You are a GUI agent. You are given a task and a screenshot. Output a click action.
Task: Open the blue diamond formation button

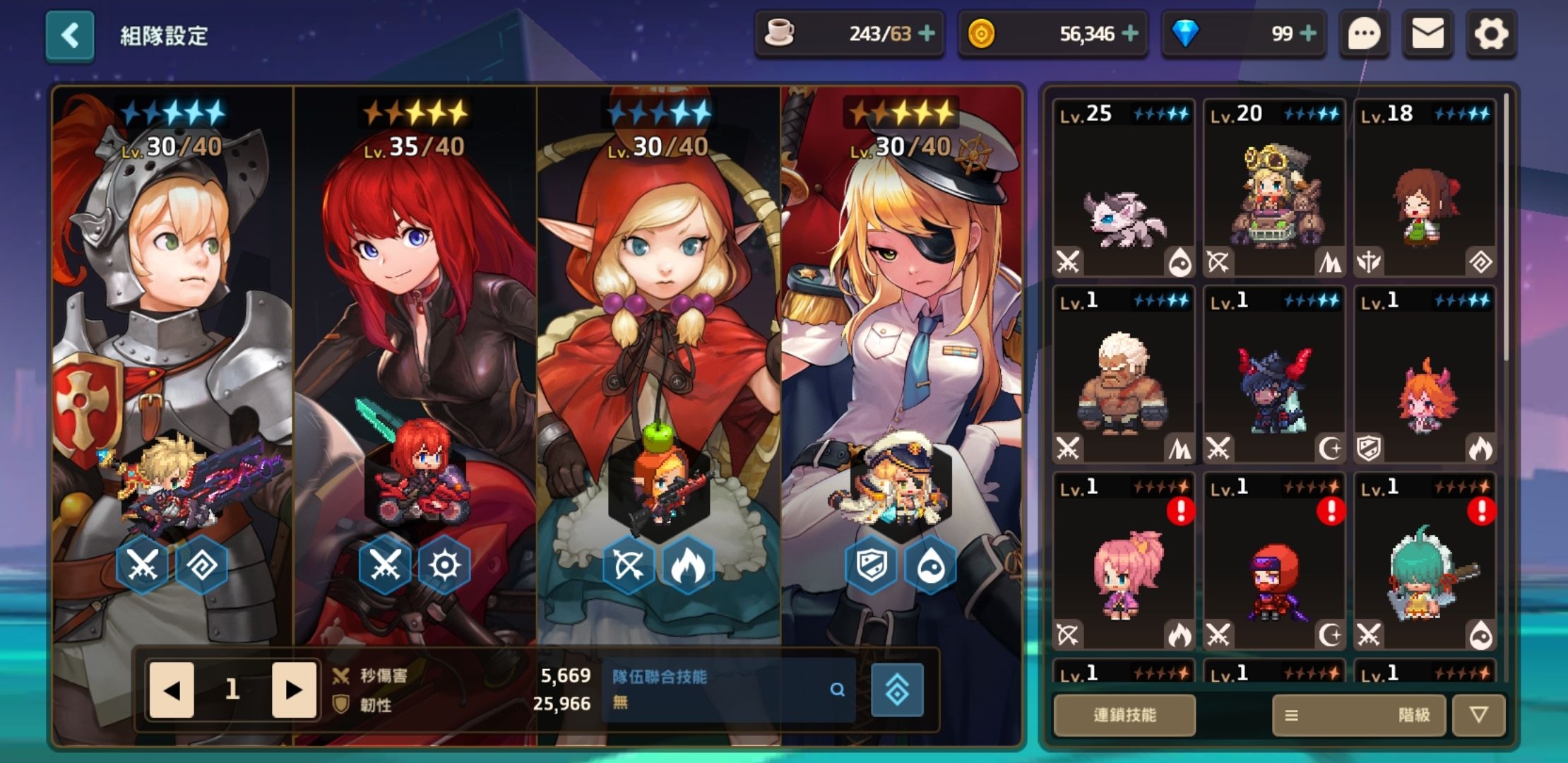pyautogui.click(x=897, y=690)
